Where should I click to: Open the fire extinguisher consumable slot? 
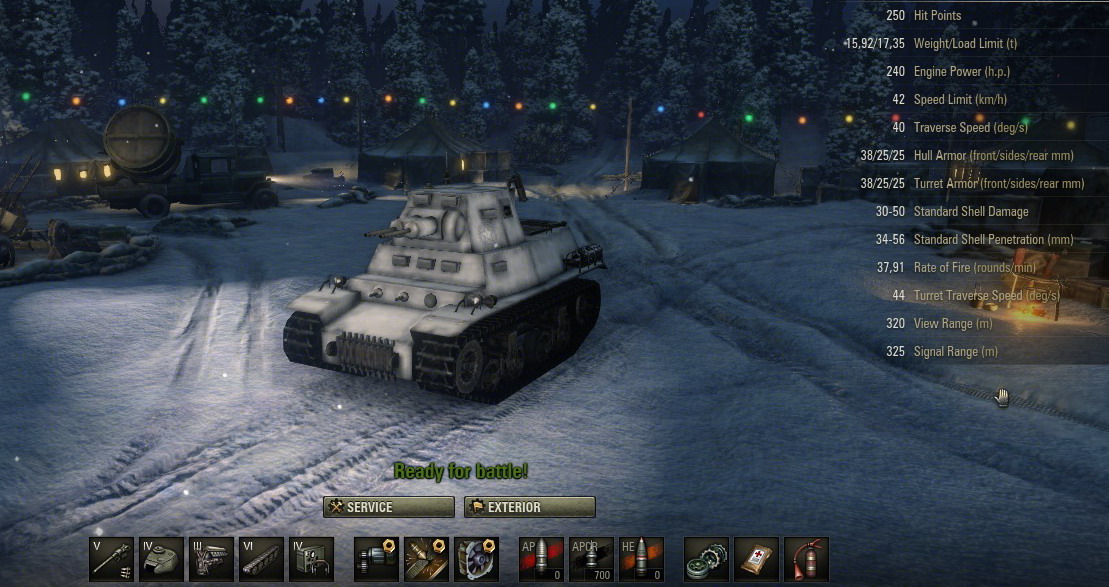pos(806,559)
